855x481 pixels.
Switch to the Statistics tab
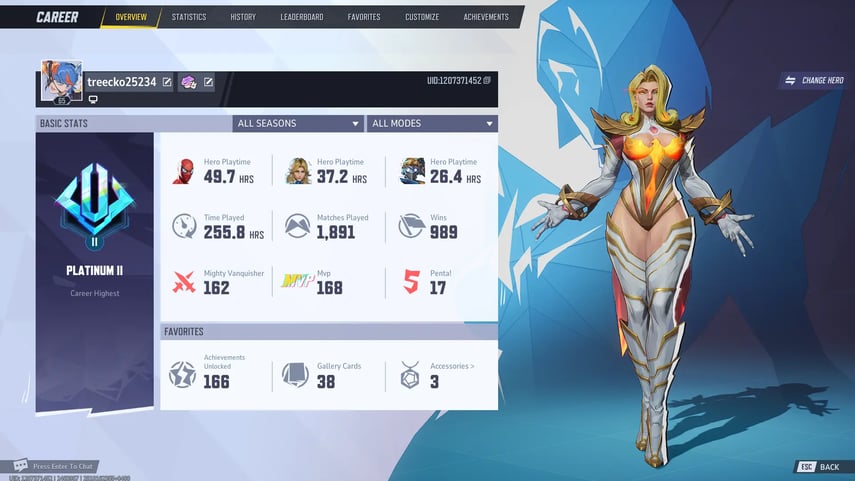click(188, 17)
